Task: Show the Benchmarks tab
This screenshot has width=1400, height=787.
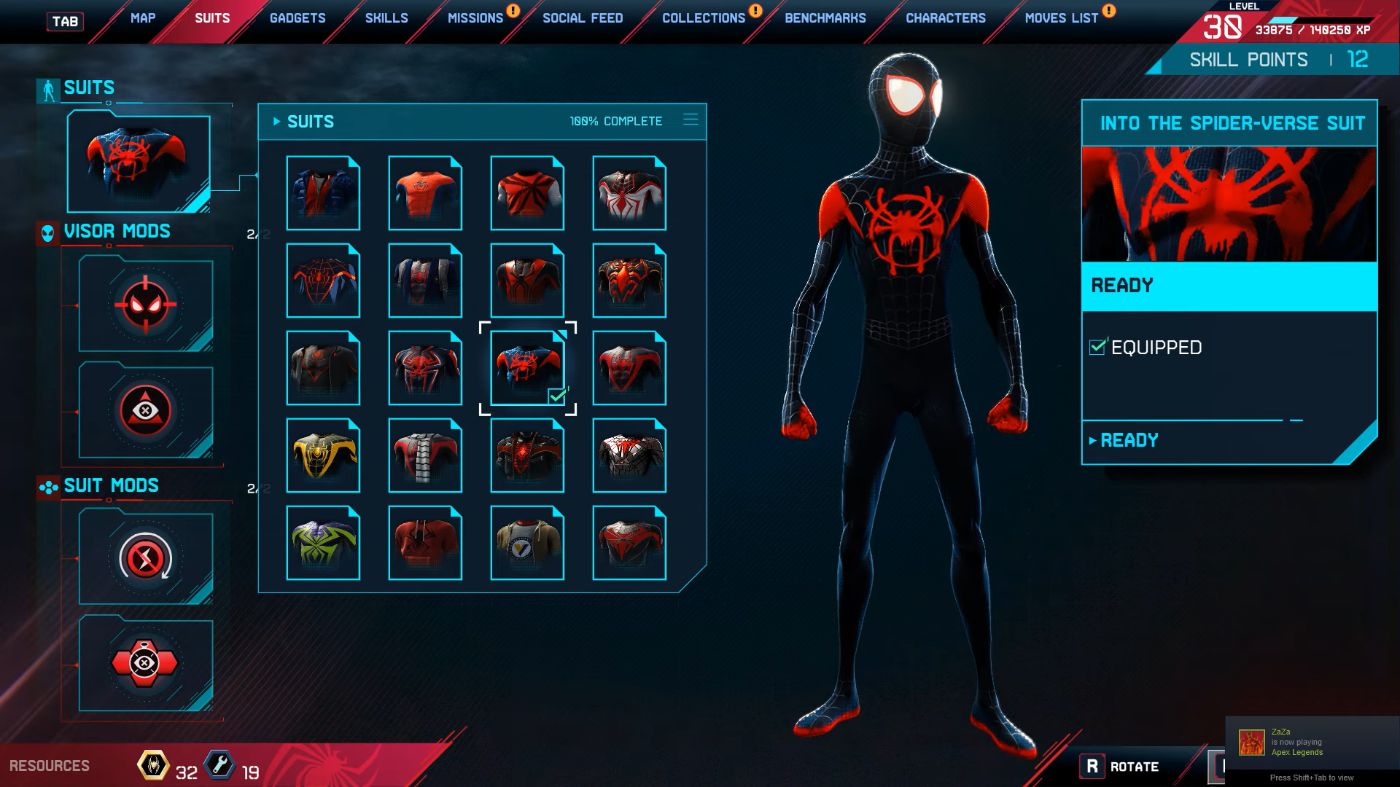Action: pos(825,18)
